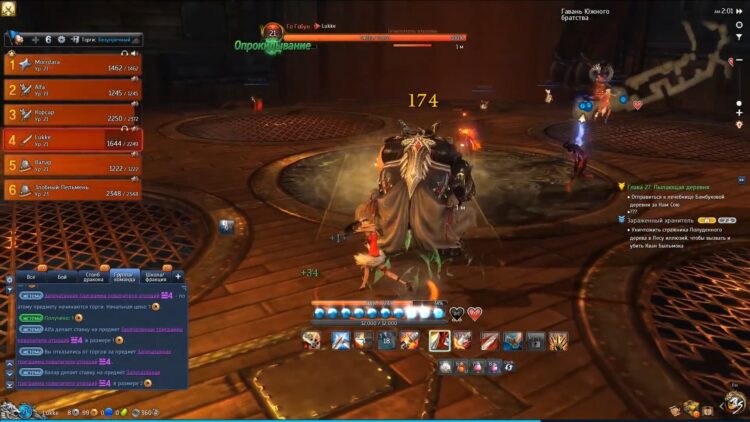Click the locked skill slot icon
Image resolution: width=750 pixels, height=422 pixels.
tap(536, 340)
